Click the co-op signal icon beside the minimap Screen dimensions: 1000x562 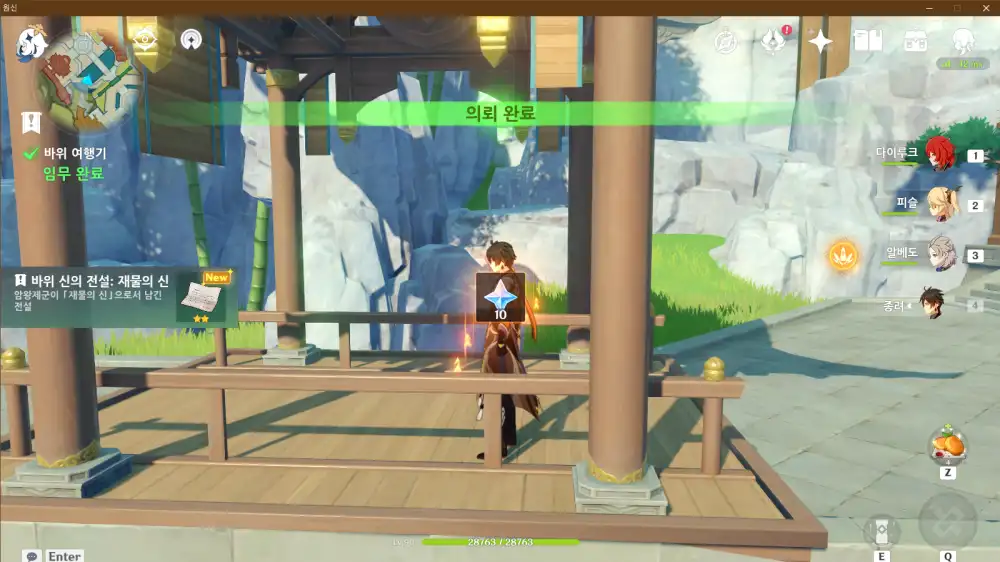coord(191,39)
